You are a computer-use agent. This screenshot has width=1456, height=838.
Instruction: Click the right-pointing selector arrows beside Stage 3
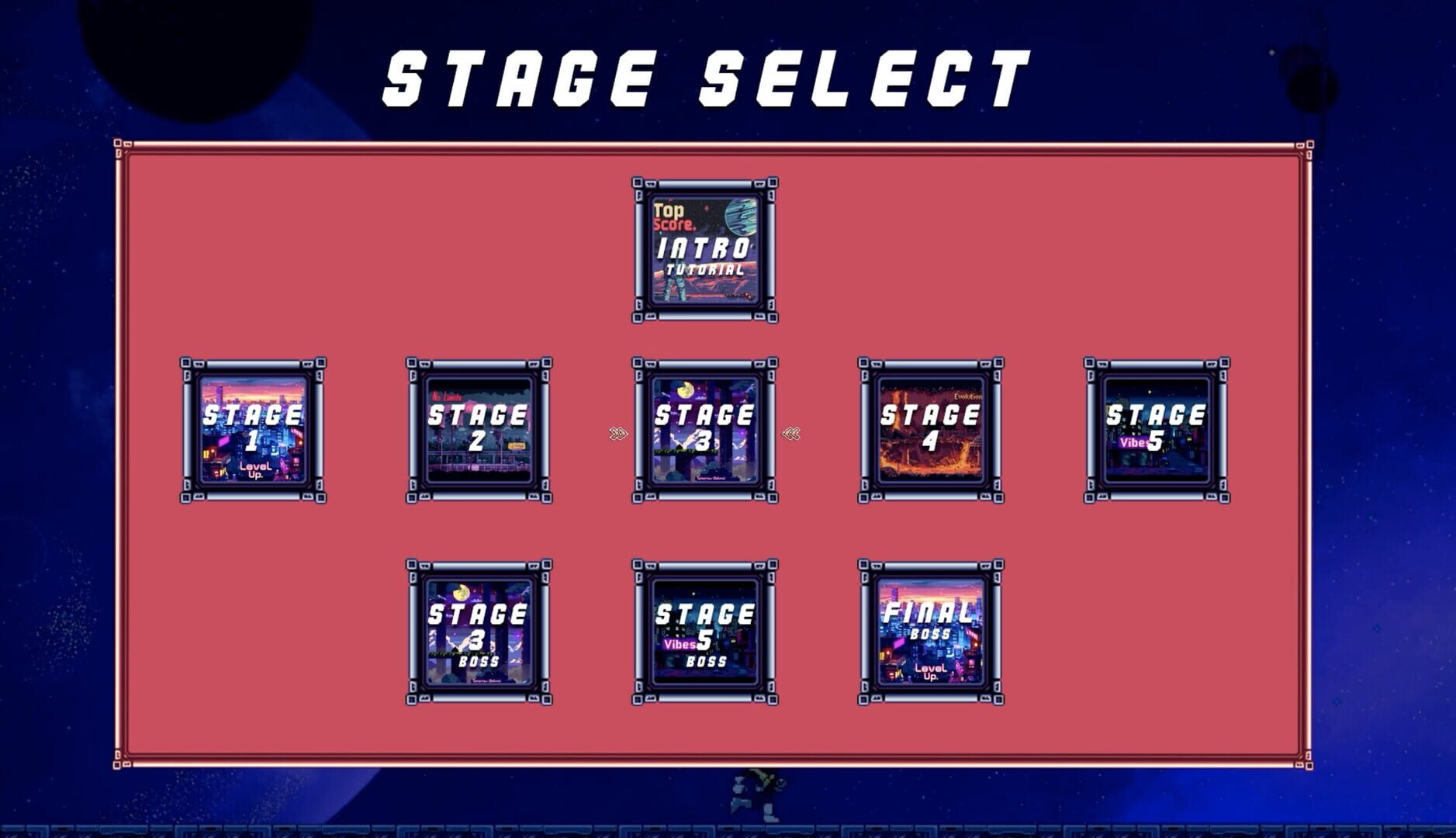click(x=617, y=435)
